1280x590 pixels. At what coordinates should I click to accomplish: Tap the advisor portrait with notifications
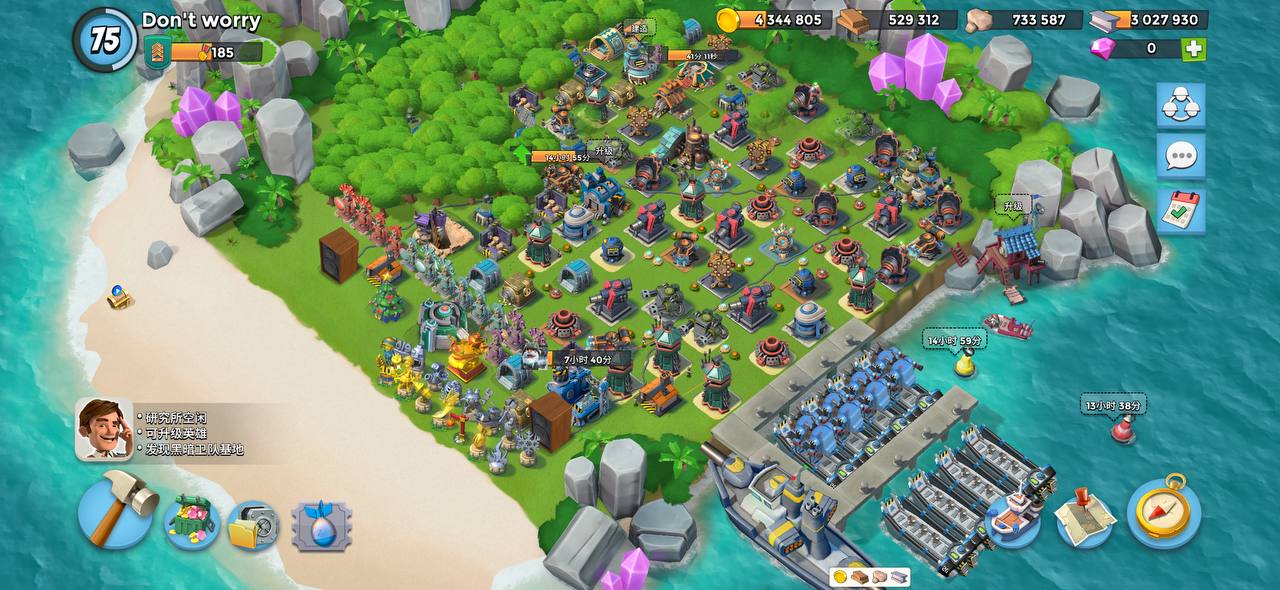tap(104, 429)
